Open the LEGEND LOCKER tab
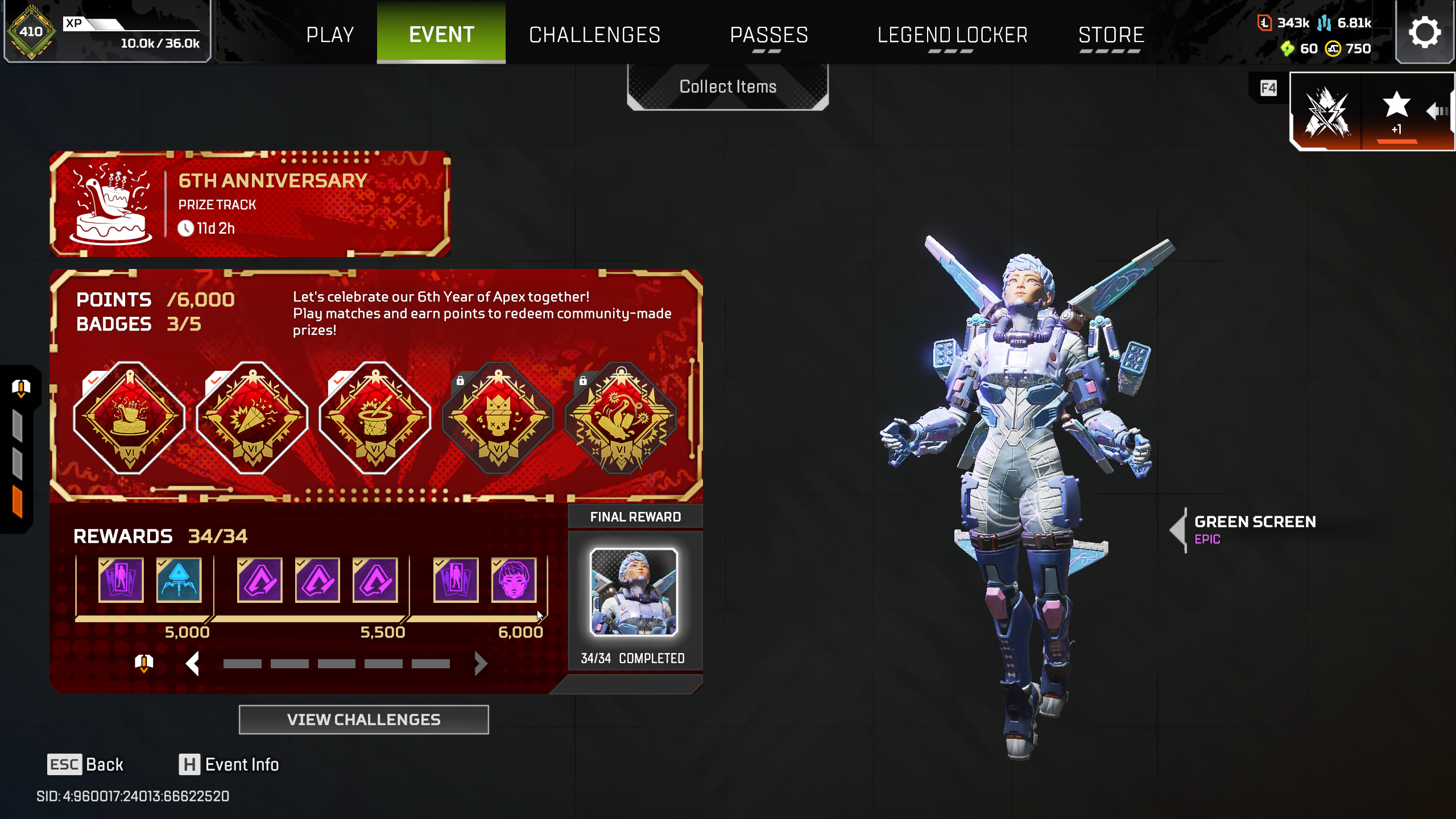Viewport: 1456px width, 819px height. [953, 35]
